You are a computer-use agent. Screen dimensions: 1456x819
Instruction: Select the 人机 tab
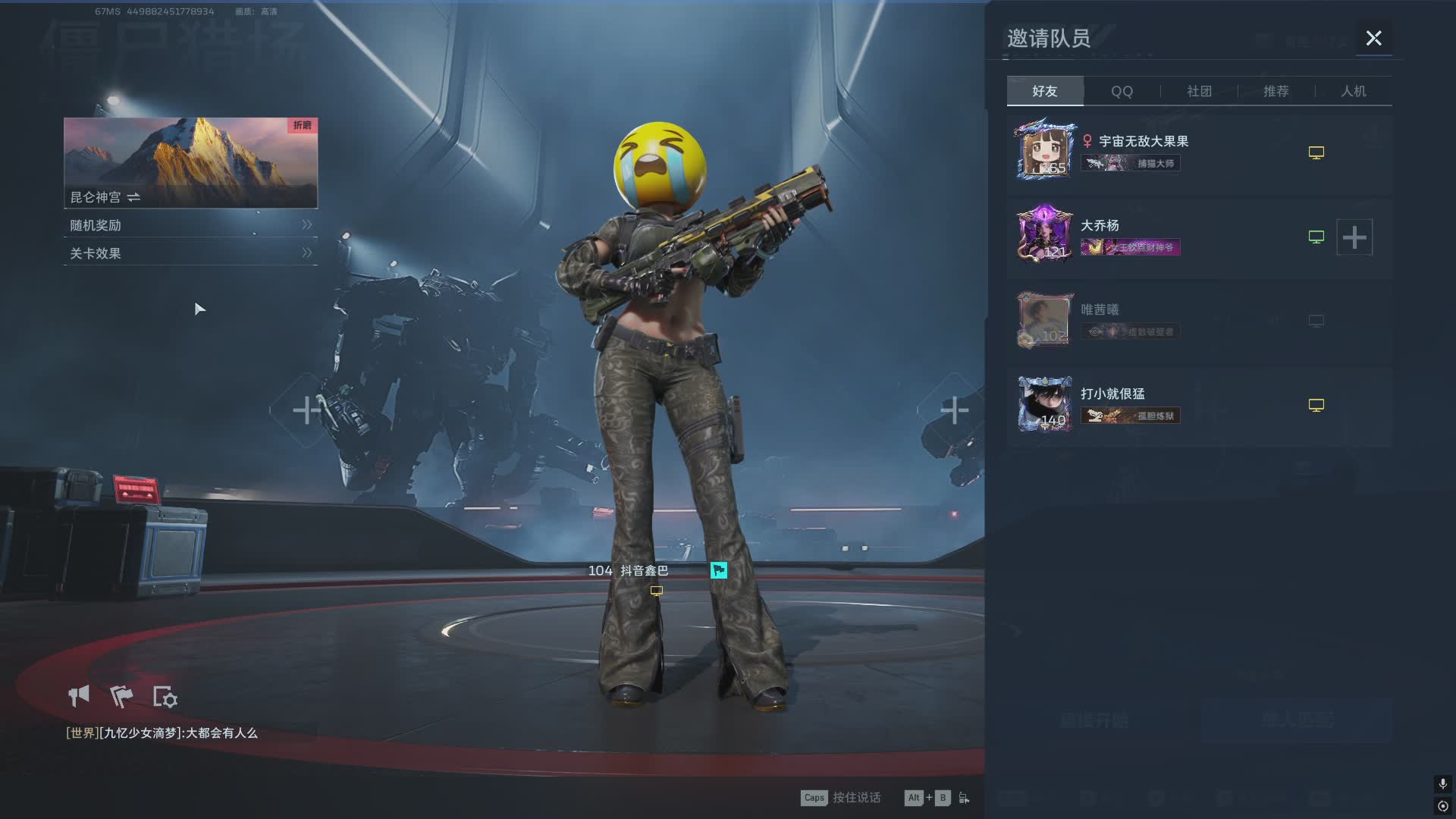point(1353,91)
